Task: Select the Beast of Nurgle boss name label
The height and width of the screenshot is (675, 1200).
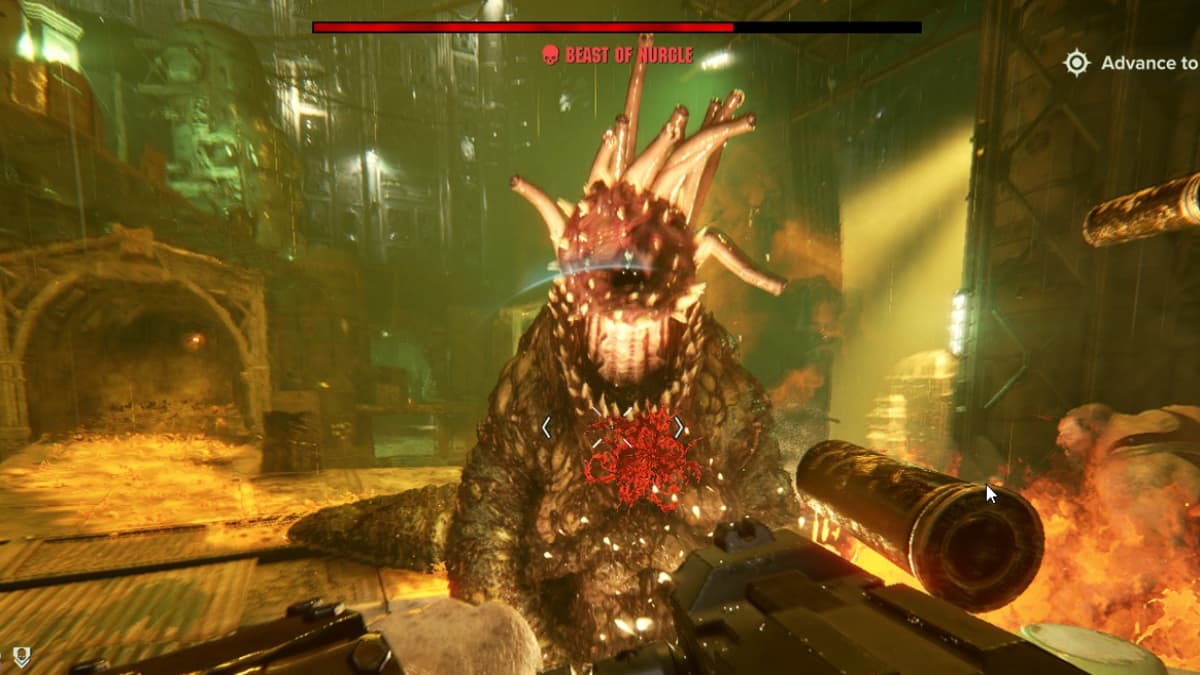Action: click(x=628, y=55)
